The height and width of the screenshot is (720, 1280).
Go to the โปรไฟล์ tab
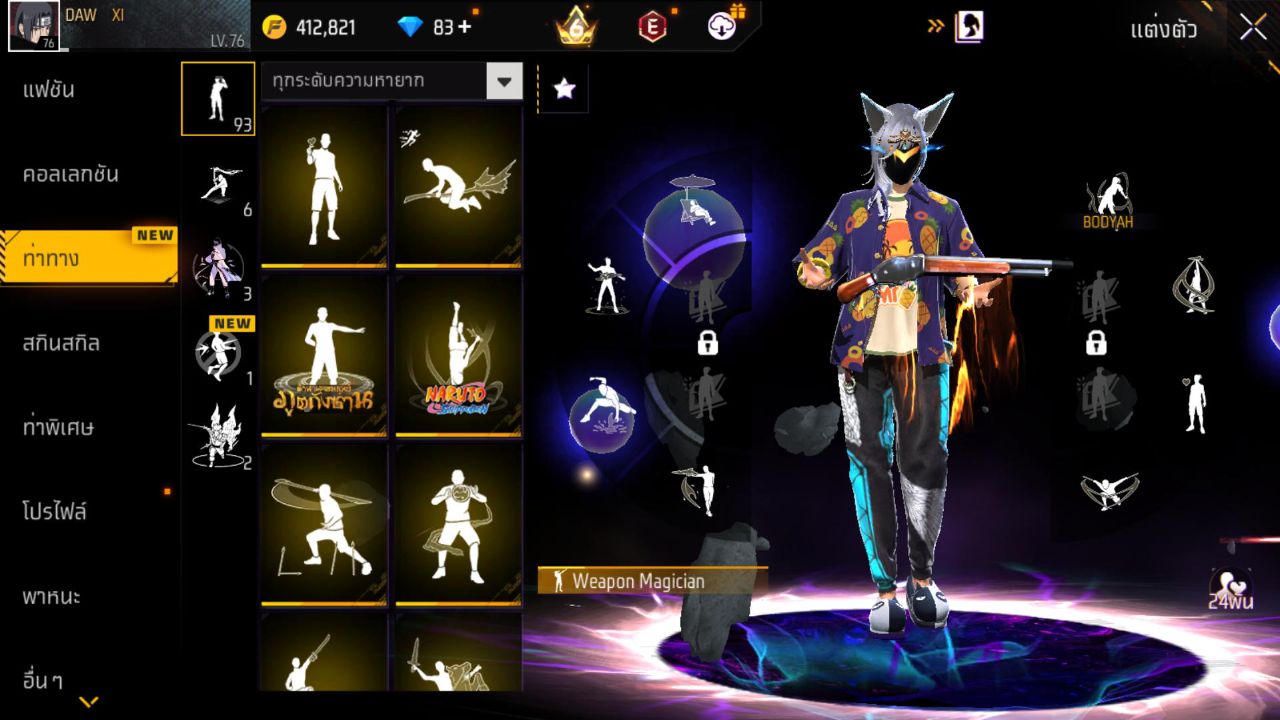click(55, 512)
